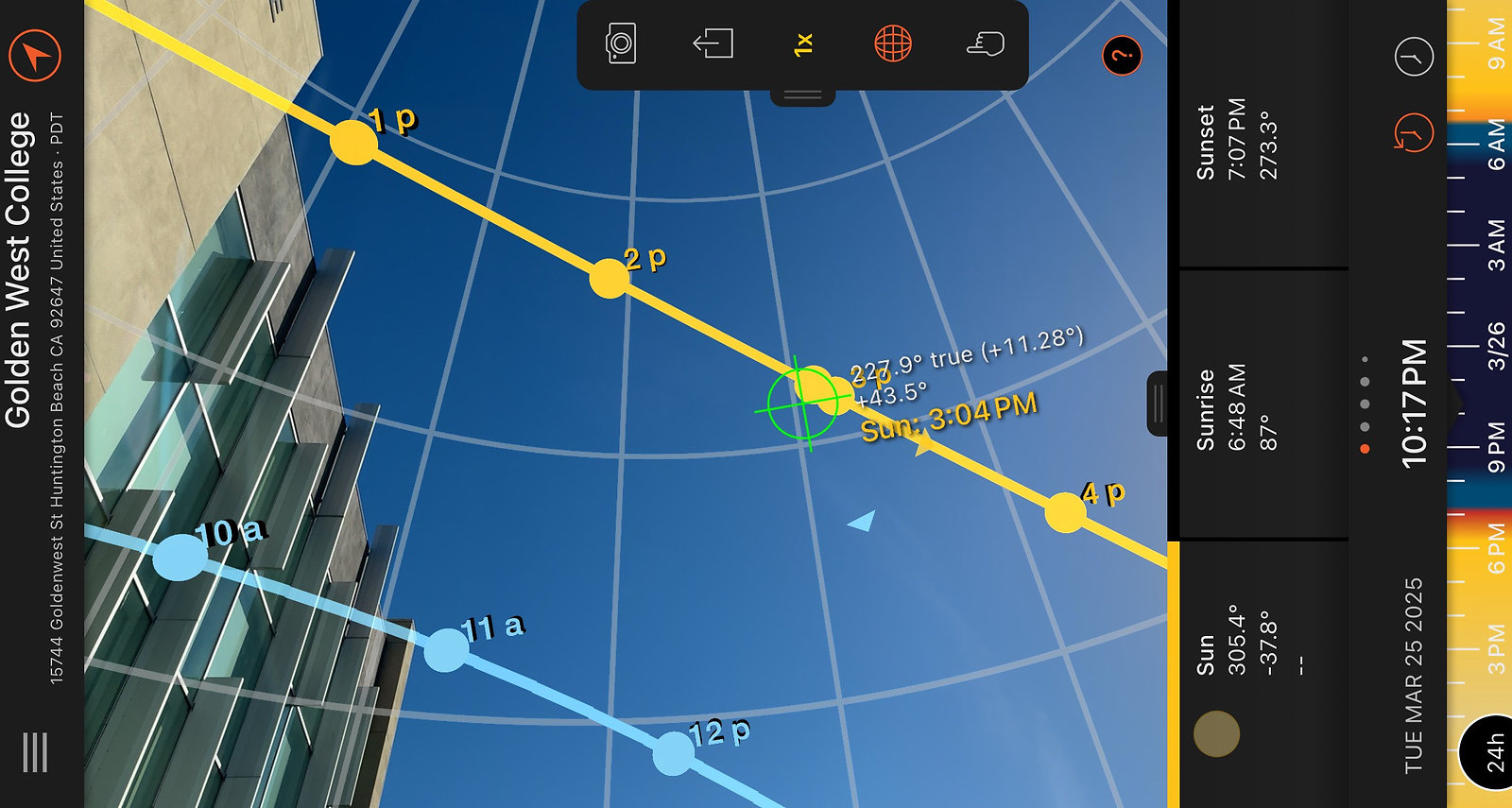Open the help question mark button

pos(1122,56)
